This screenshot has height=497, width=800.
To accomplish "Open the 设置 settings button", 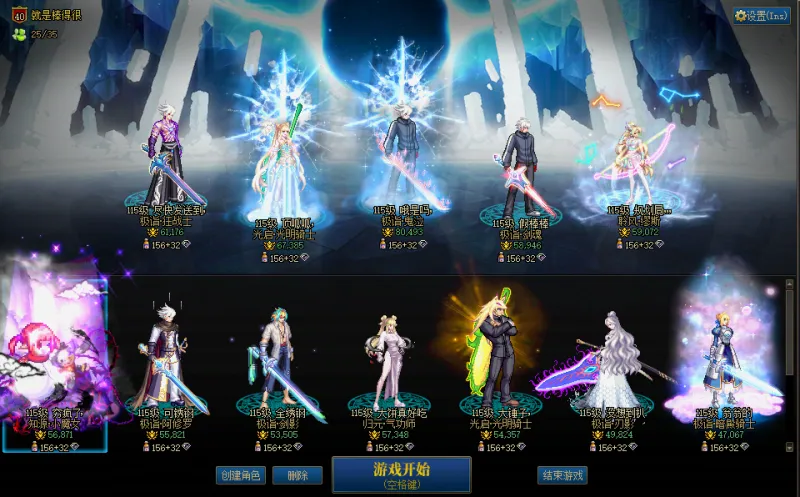I will (762, 16).
